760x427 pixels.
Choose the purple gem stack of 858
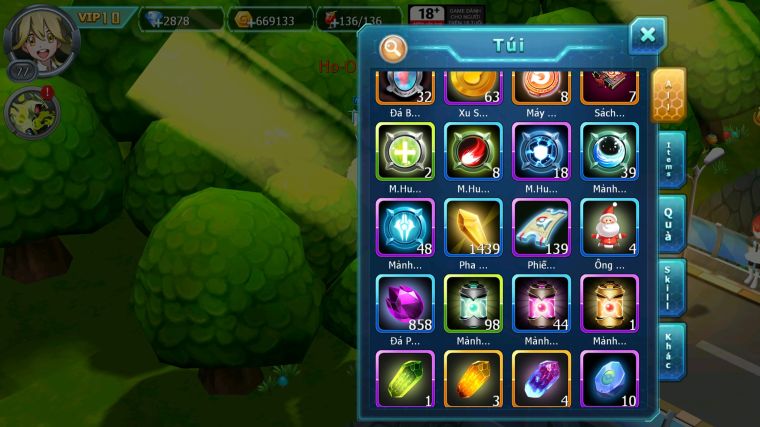pos(405,303)
